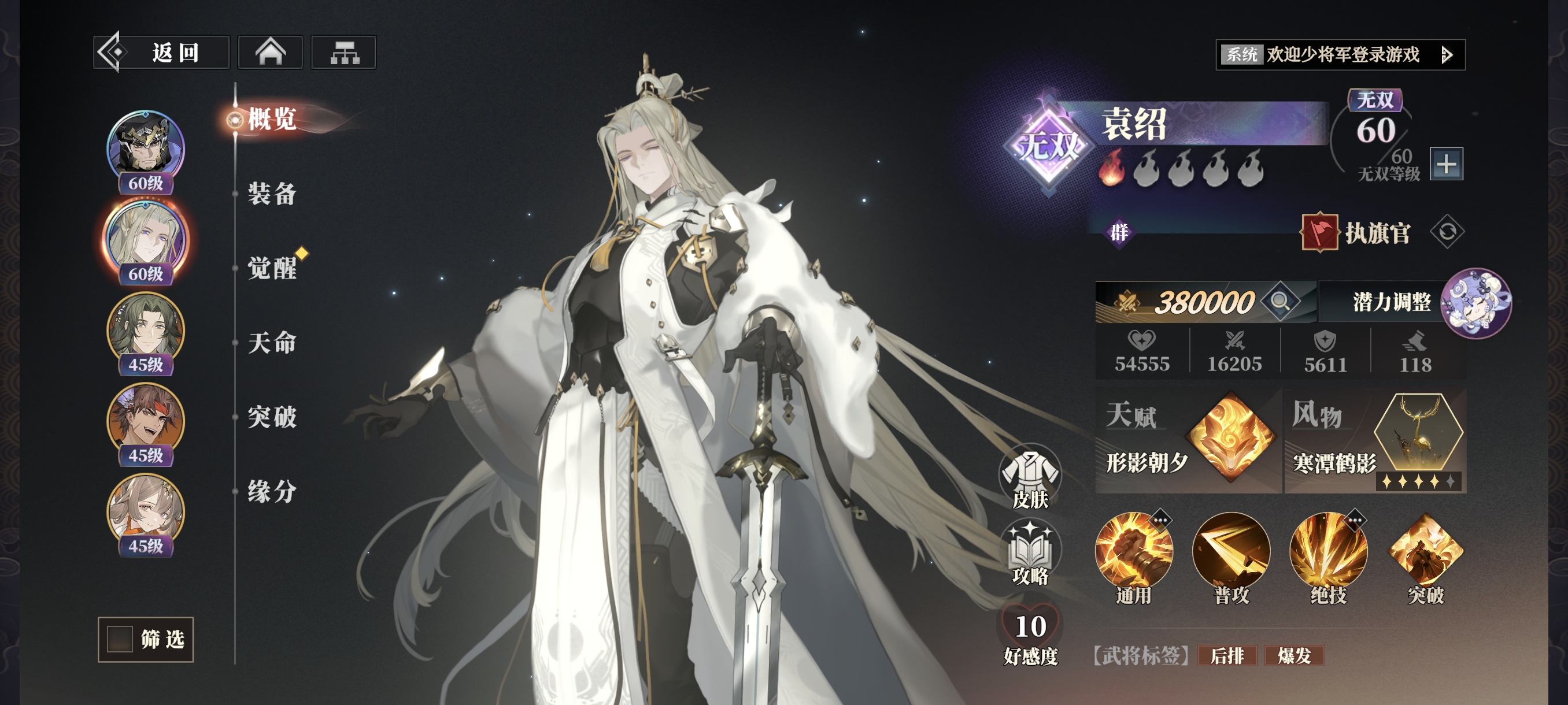
Task: Open the hierarchy tree icon button
Action: click(344, 53)
